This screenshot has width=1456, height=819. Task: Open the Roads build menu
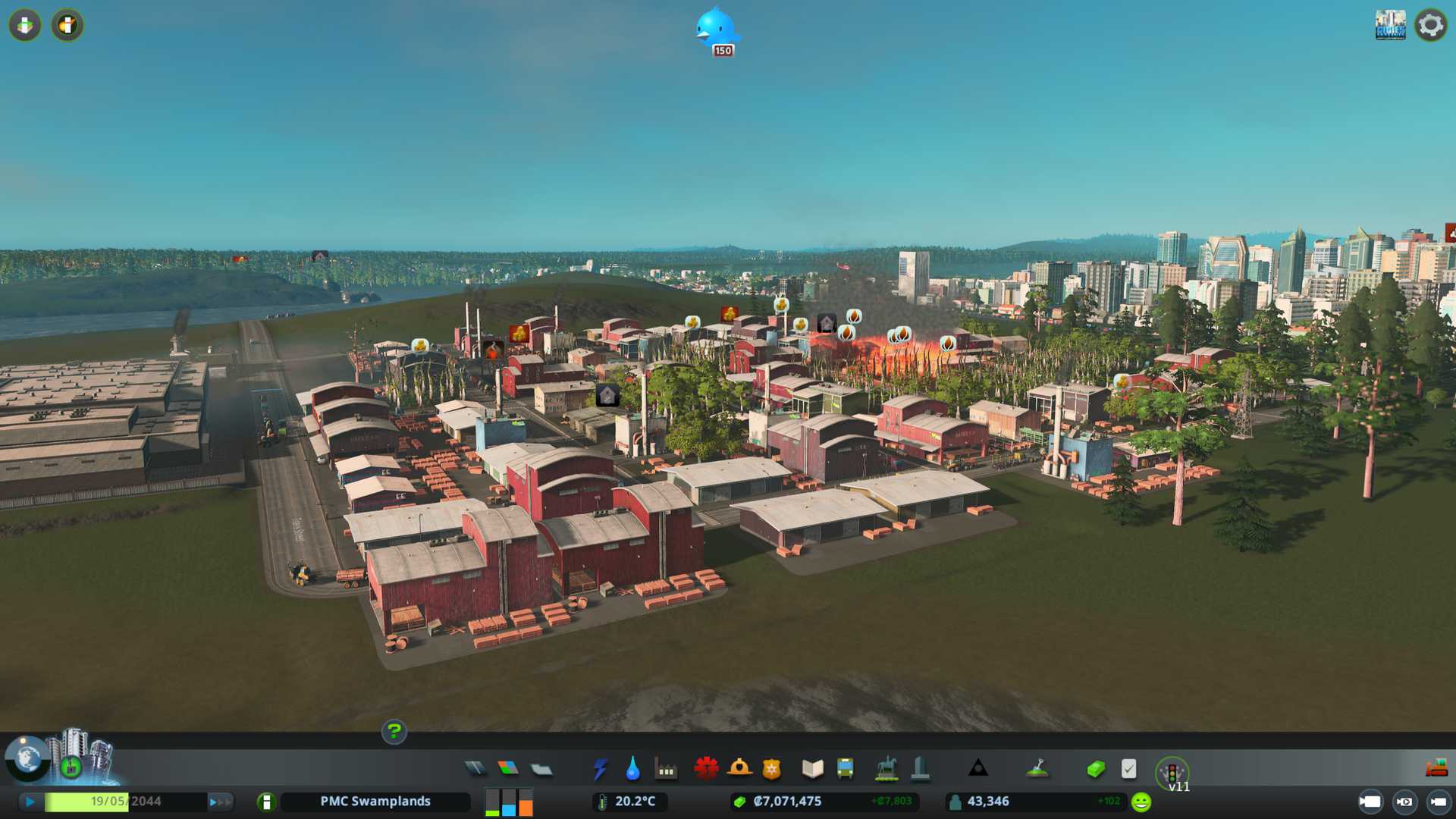475,769
